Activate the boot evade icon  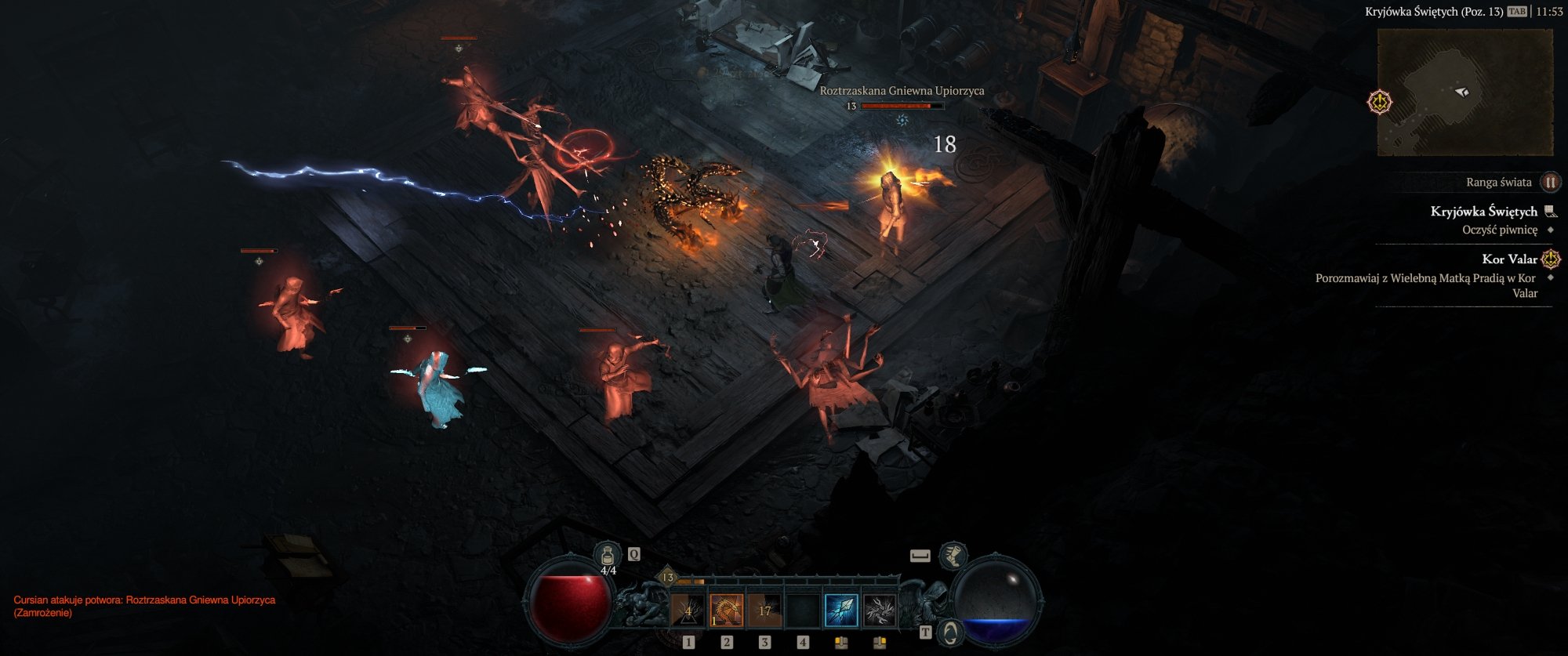pos(953,556)
